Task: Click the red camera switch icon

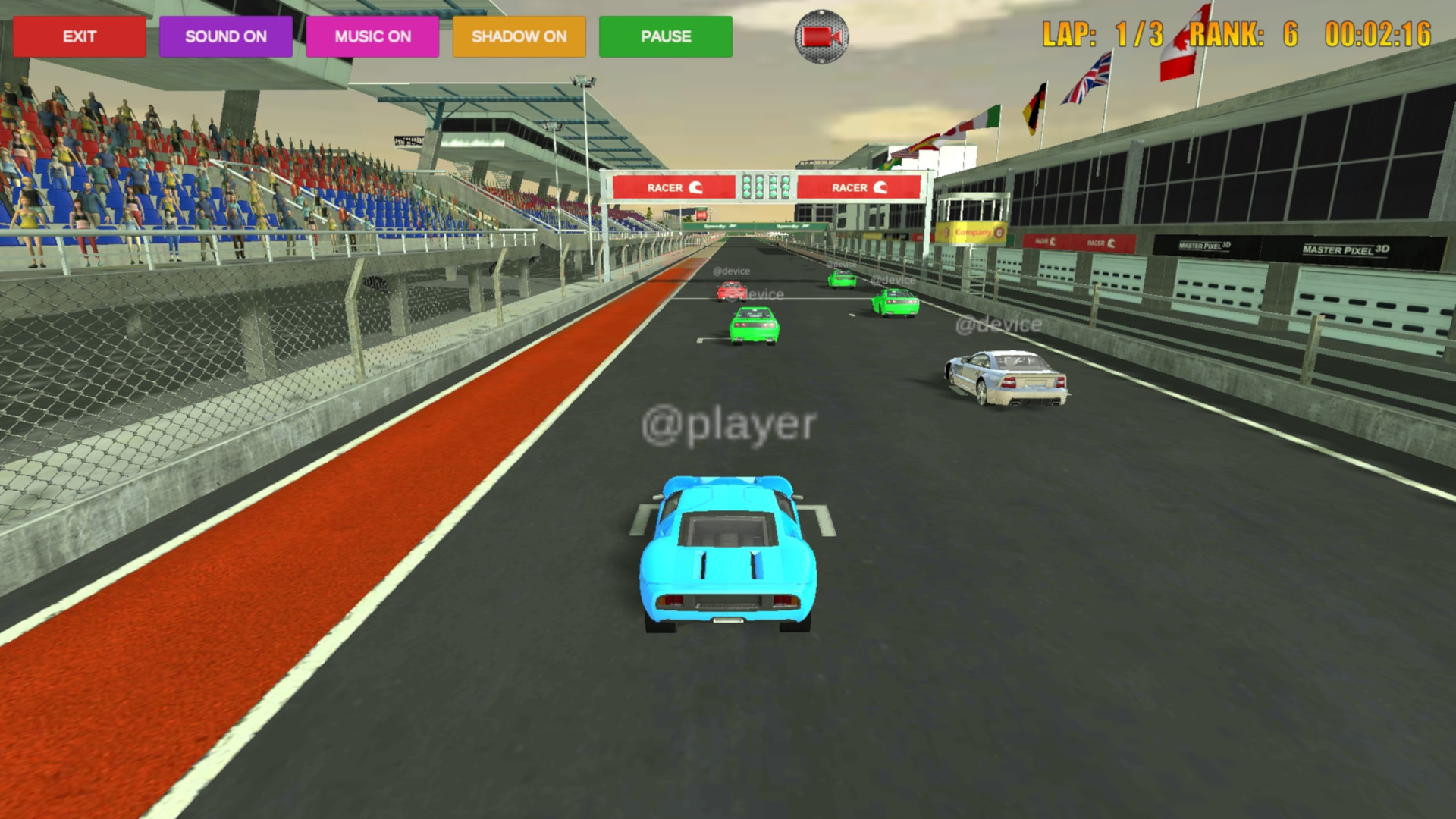Action: coord(823,36)
